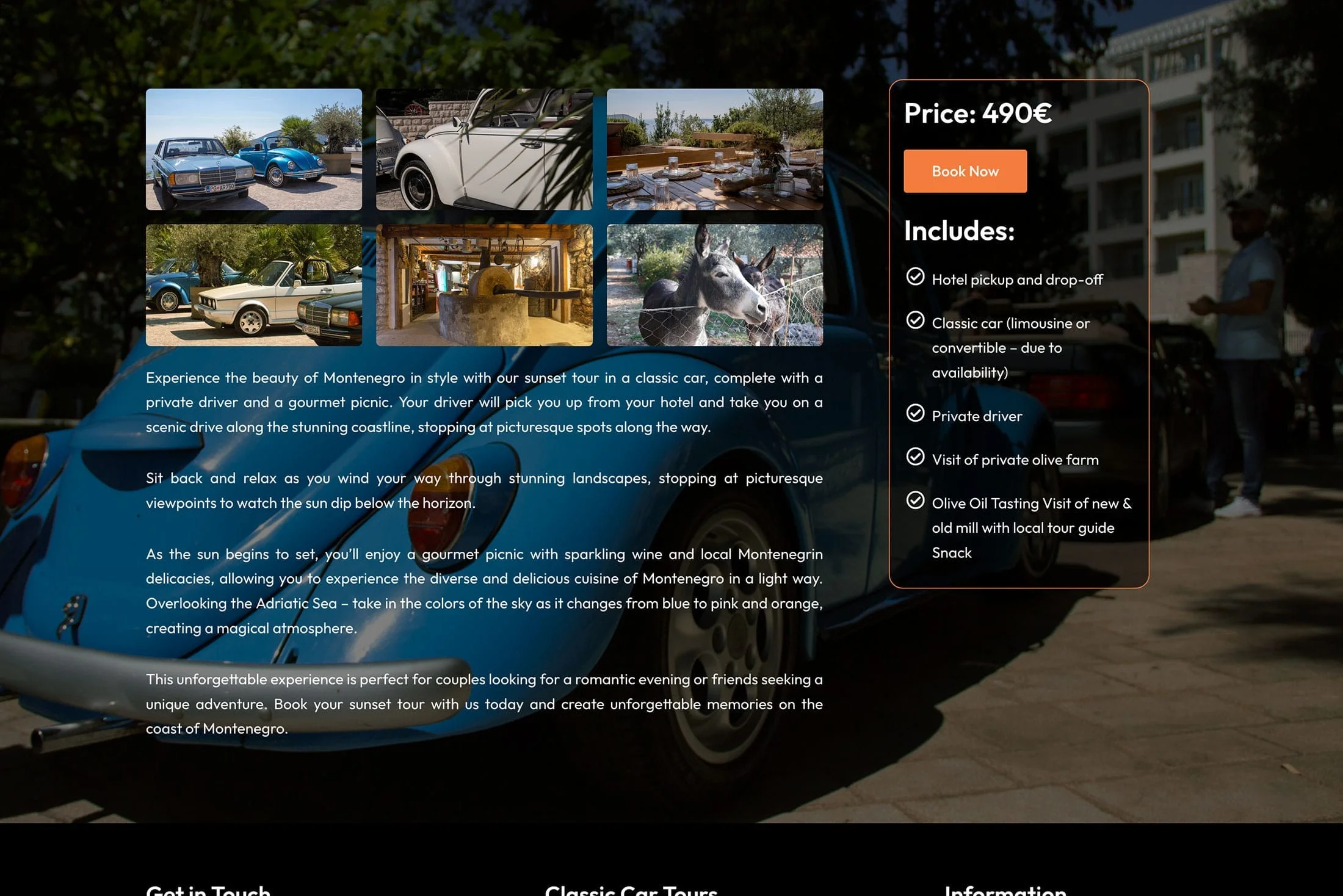The height and width of the screenshot is (896, 1343).
Task: Open the white convertible cars photo
Action: [253, 284]
